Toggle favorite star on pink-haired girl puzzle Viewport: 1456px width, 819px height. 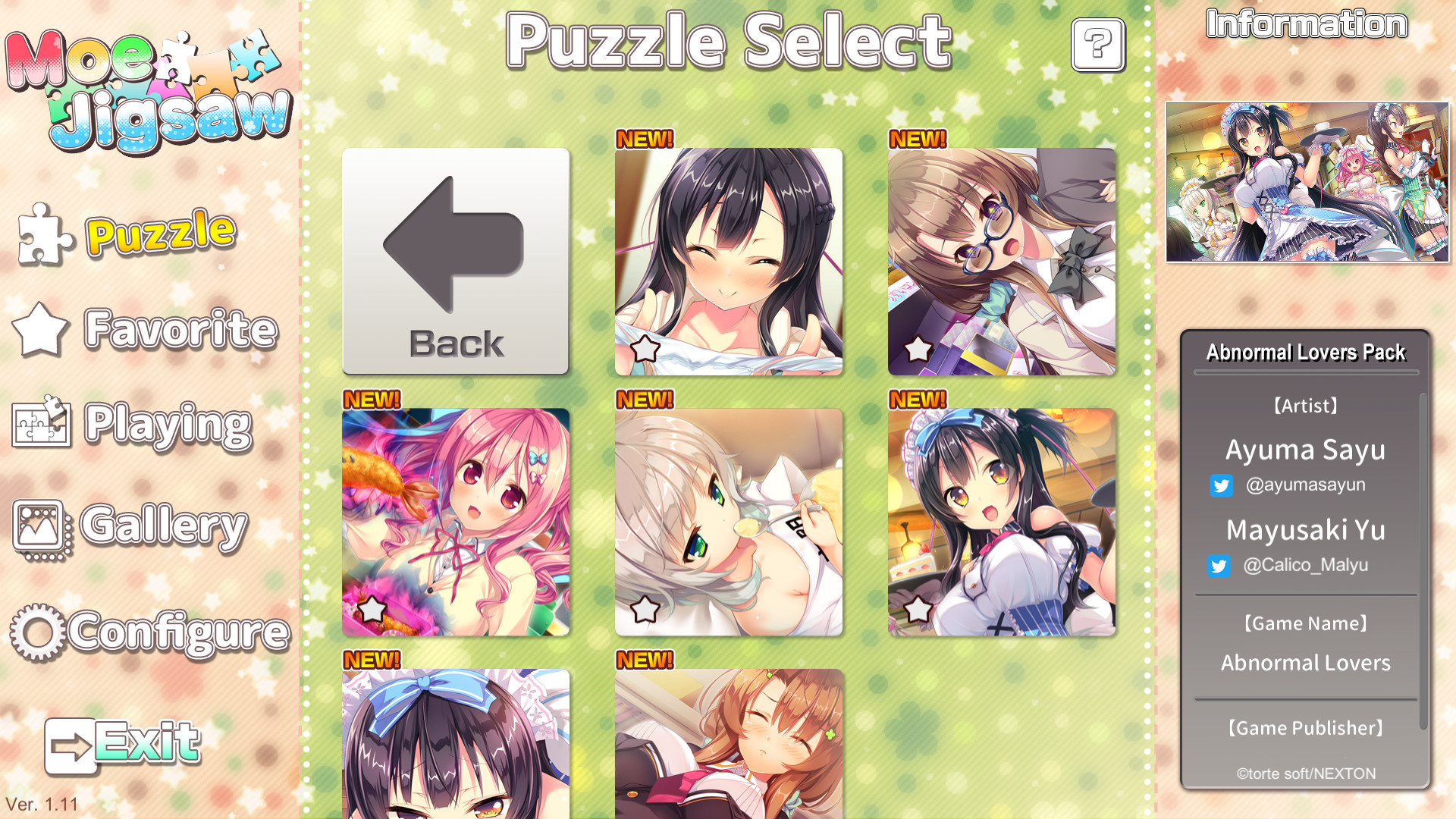tap(373, 607)
